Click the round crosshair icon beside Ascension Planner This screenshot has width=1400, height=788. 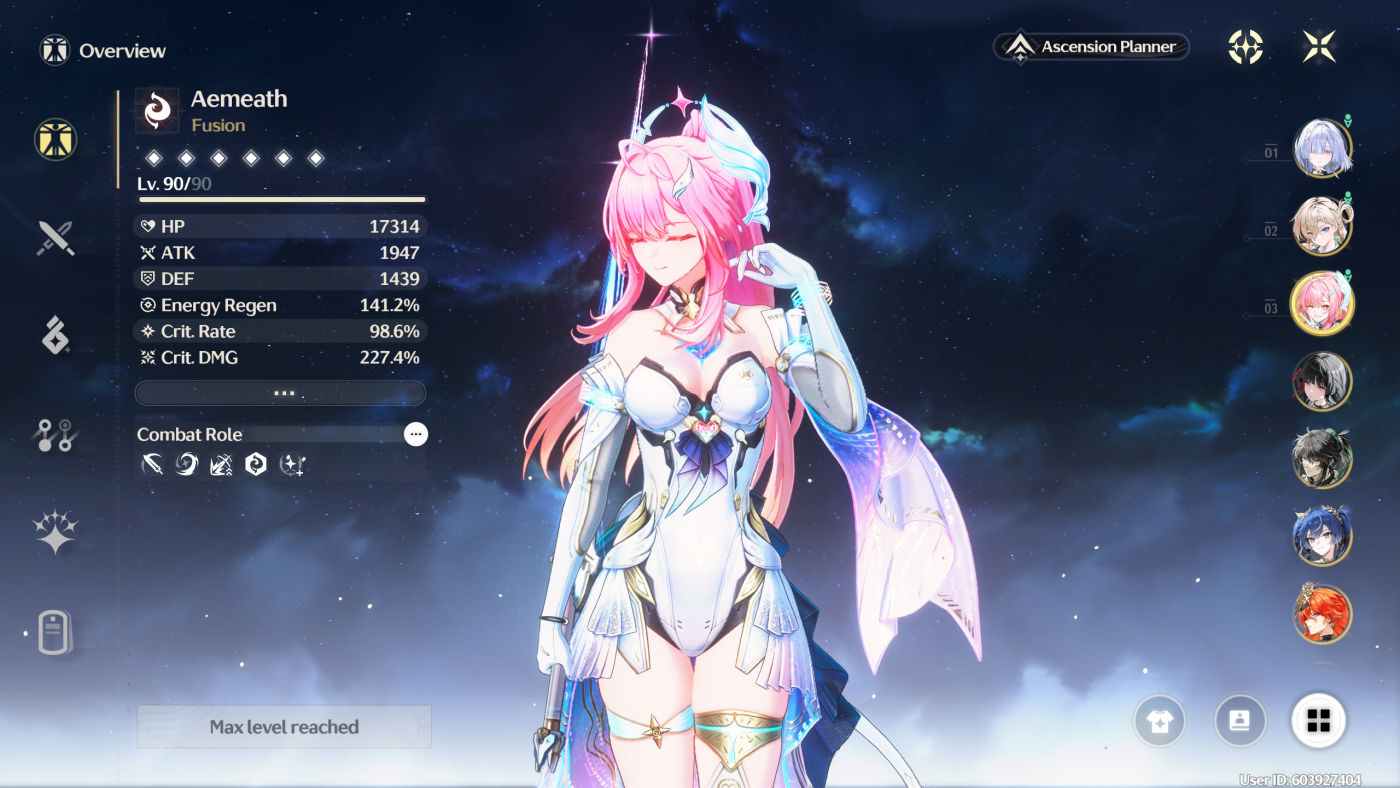click(x=1245, y=46)
